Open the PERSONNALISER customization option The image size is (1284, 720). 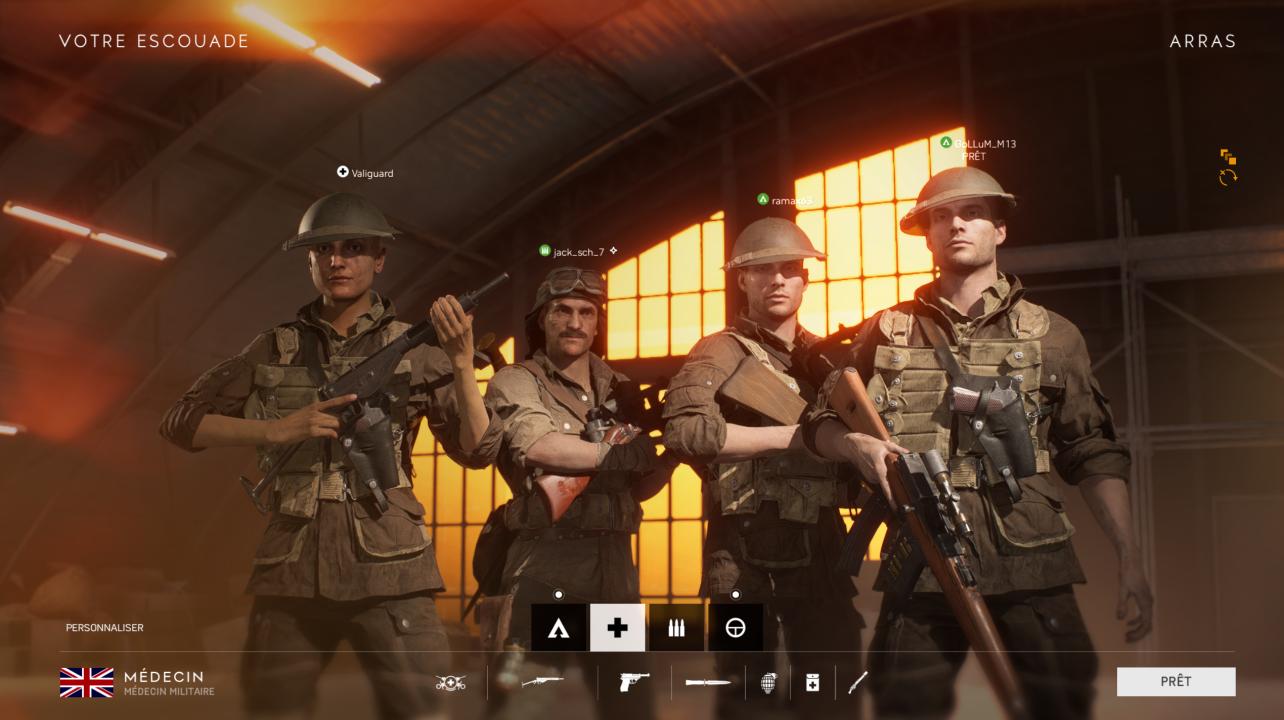pyautogui.click(x=104, y=628)
